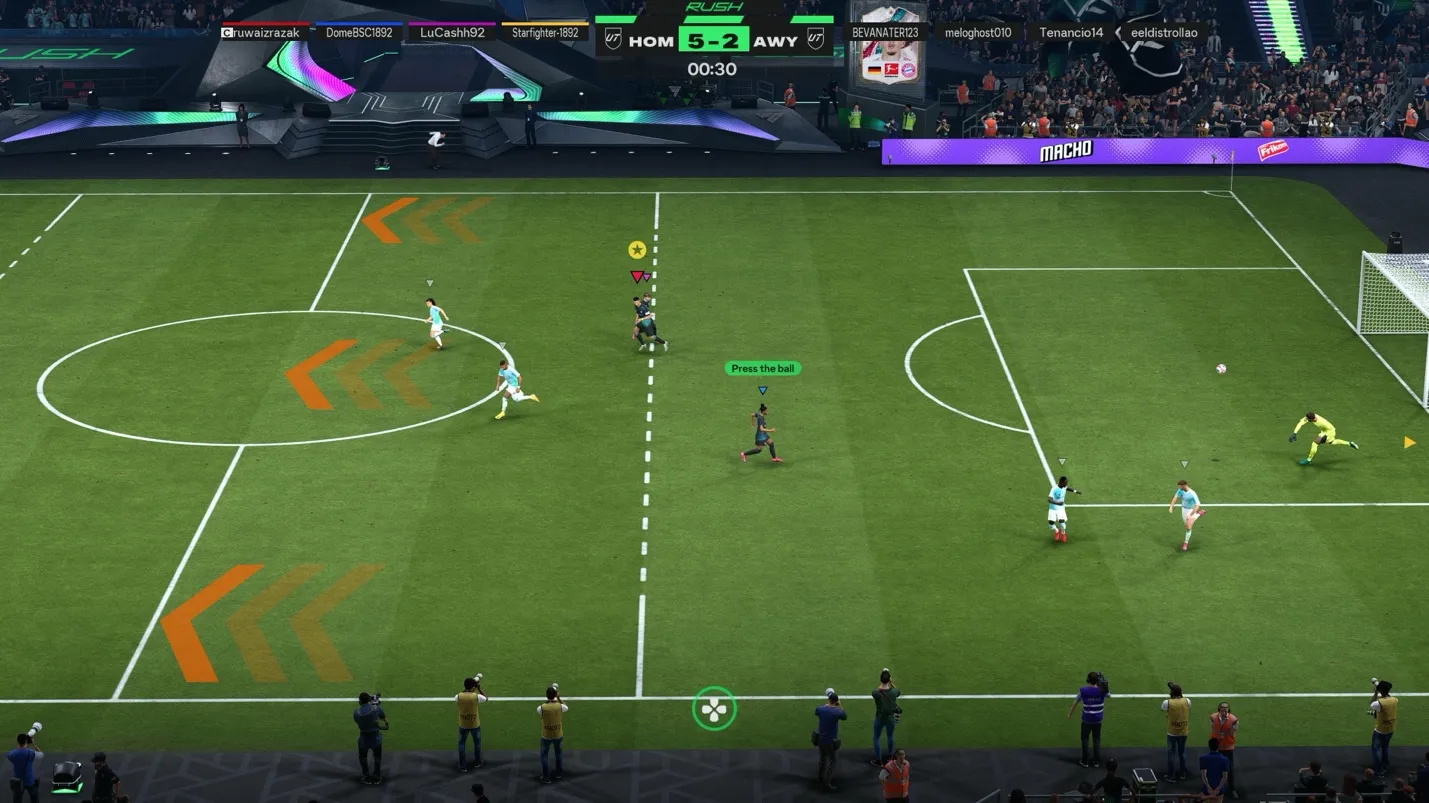Select the LuCashh92 name label
This screenshot has height=803, width=1429.
[451, 32]
